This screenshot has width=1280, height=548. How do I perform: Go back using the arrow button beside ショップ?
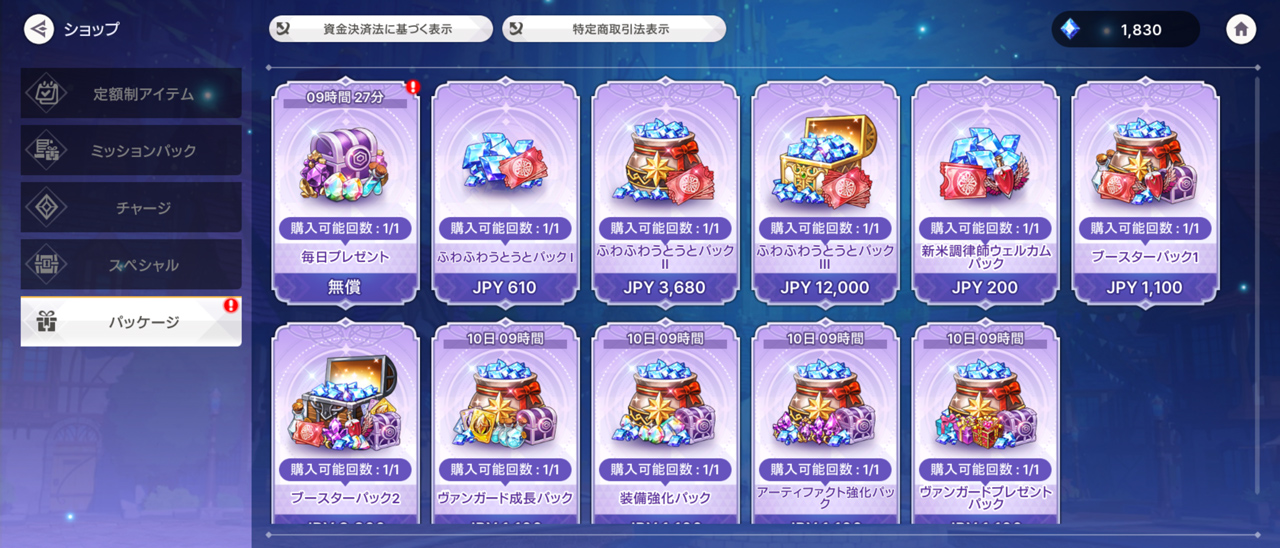pos(39,29)
